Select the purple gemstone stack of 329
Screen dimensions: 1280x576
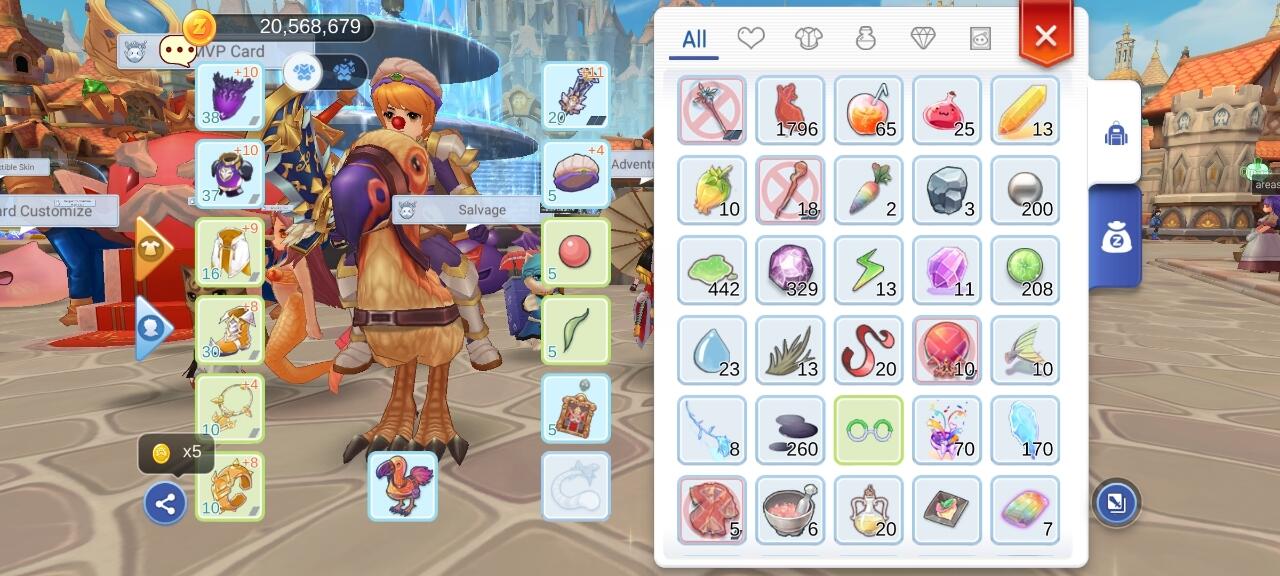pos(790,270)
